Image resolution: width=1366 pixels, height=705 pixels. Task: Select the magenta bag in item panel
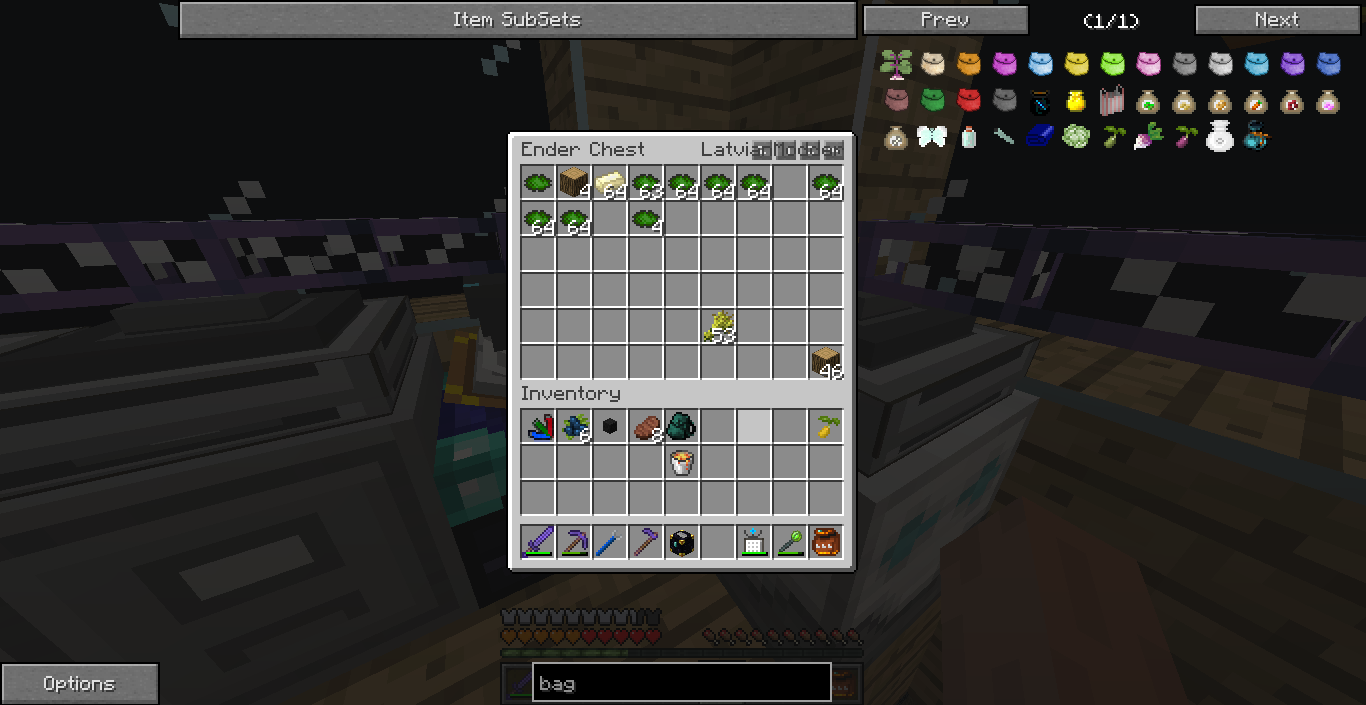pos(1004,65)
